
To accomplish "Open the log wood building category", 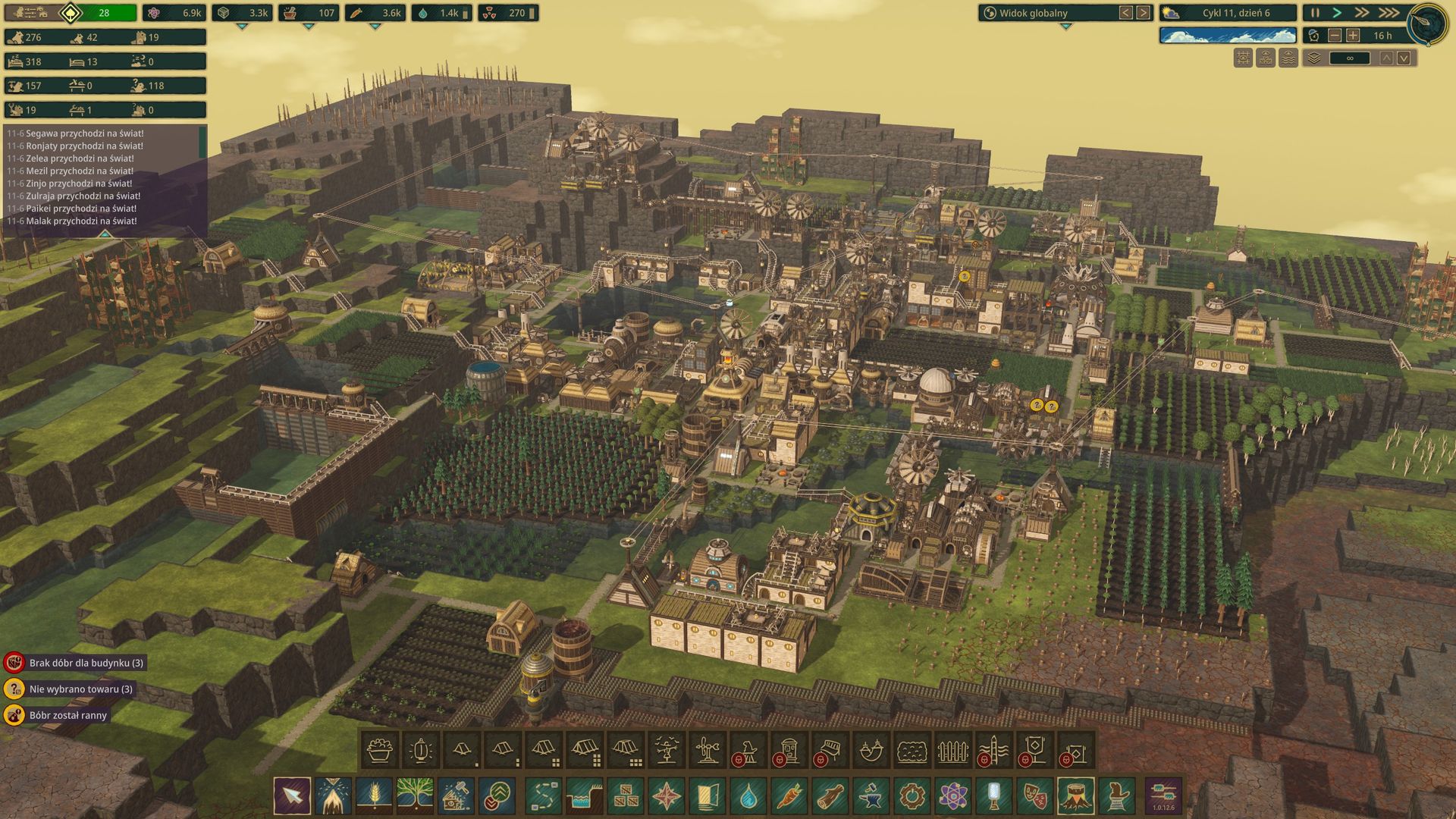I will [830, 796].
